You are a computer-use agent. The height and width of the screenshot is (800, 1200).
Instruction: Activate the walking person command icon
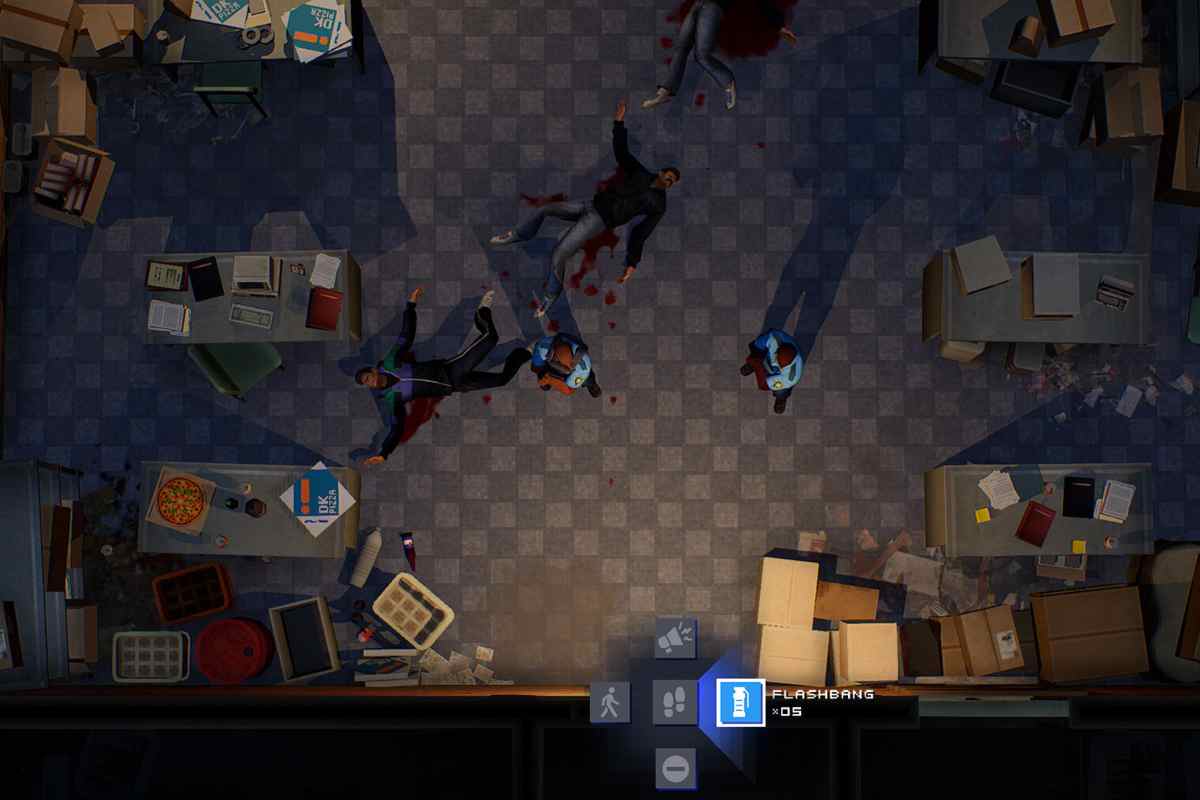[x=610, y=702]
